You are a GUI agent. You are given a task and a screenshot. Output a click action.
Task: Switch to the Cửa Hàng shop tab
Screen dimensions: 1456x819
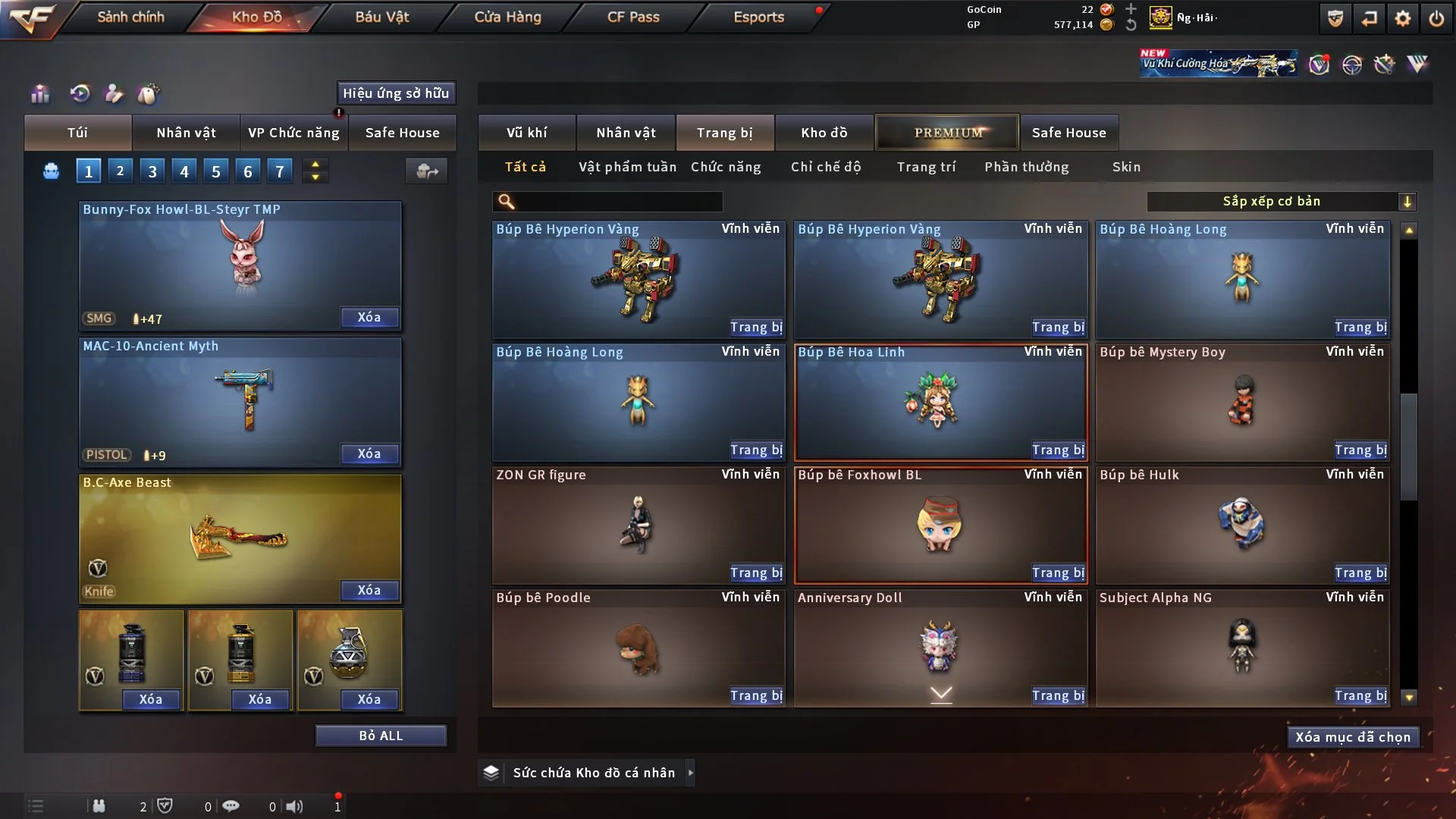[x=507, y=17]
